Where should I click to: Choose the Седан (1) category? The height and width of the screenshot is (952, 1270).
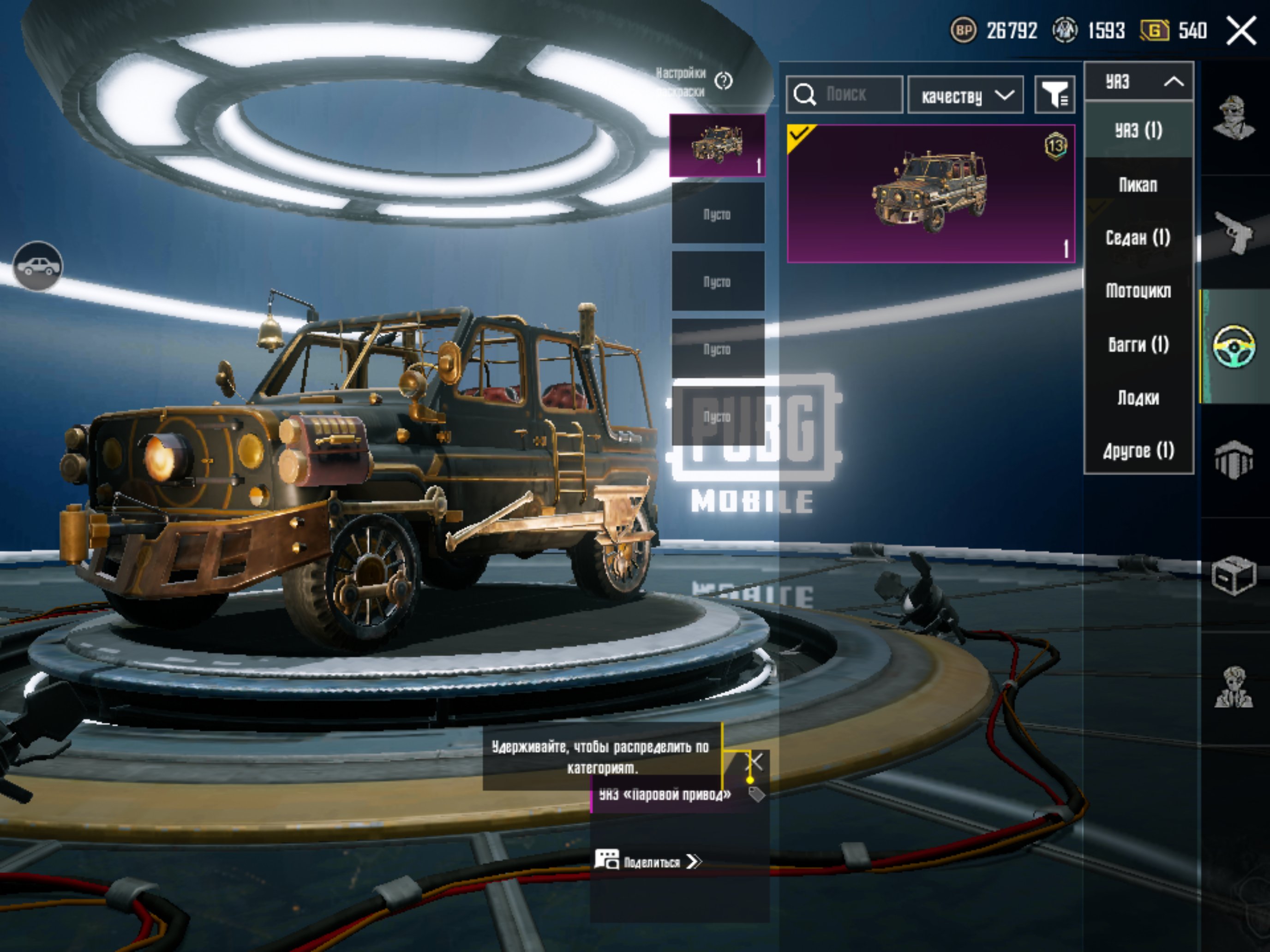click(x=1138, y=238)
